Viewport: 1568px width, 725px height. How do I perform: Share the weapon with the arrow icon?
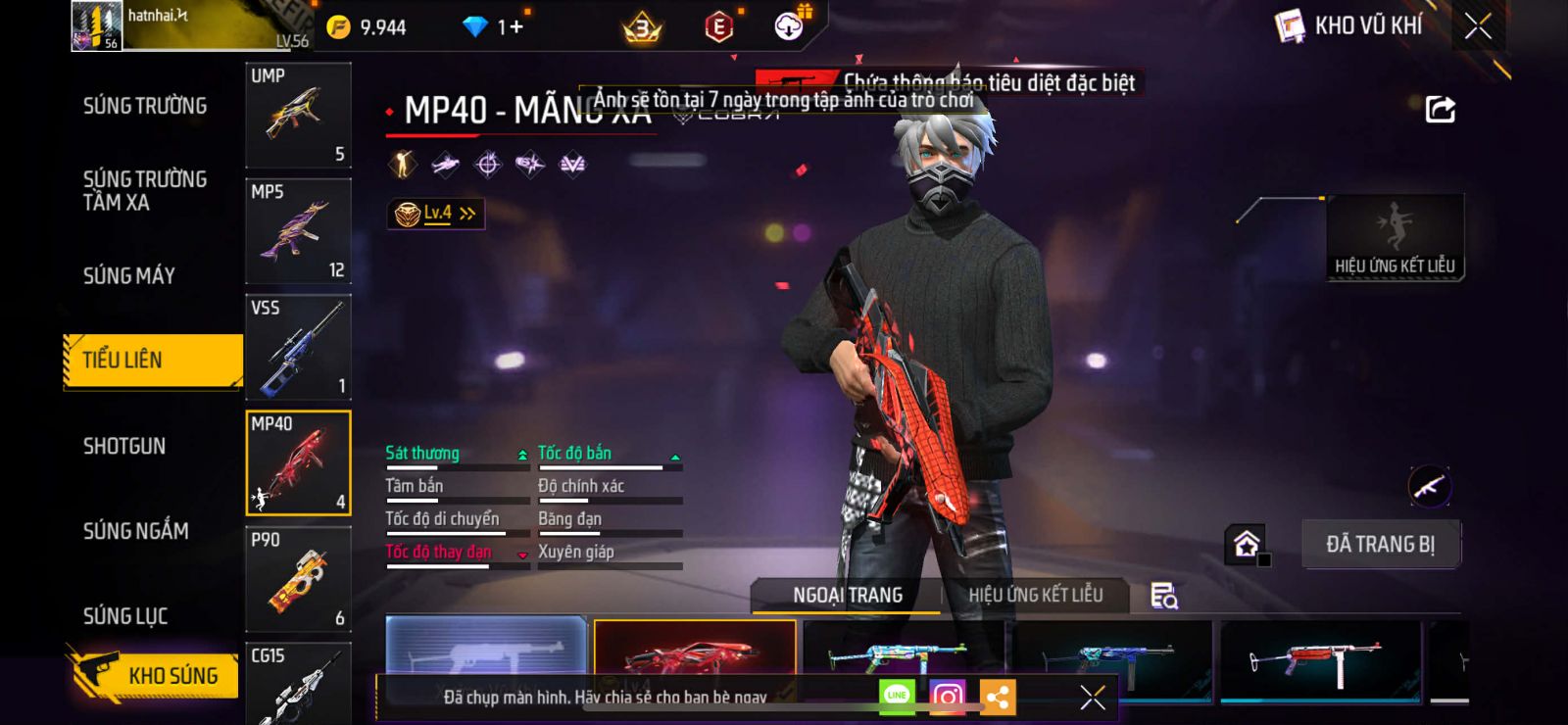click(x=1440, y=109)
